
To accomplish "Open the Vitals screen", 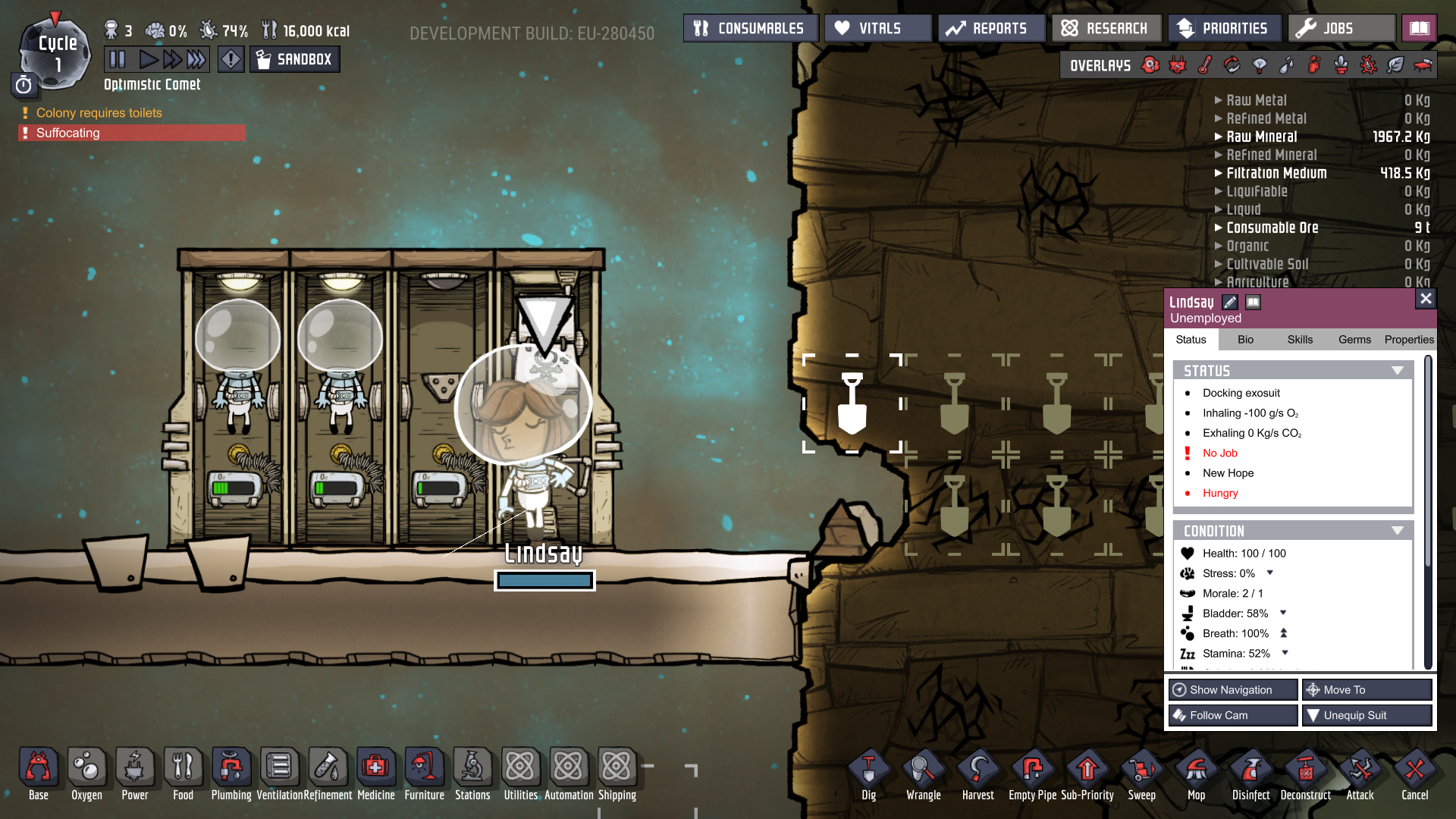I will 877,29.
